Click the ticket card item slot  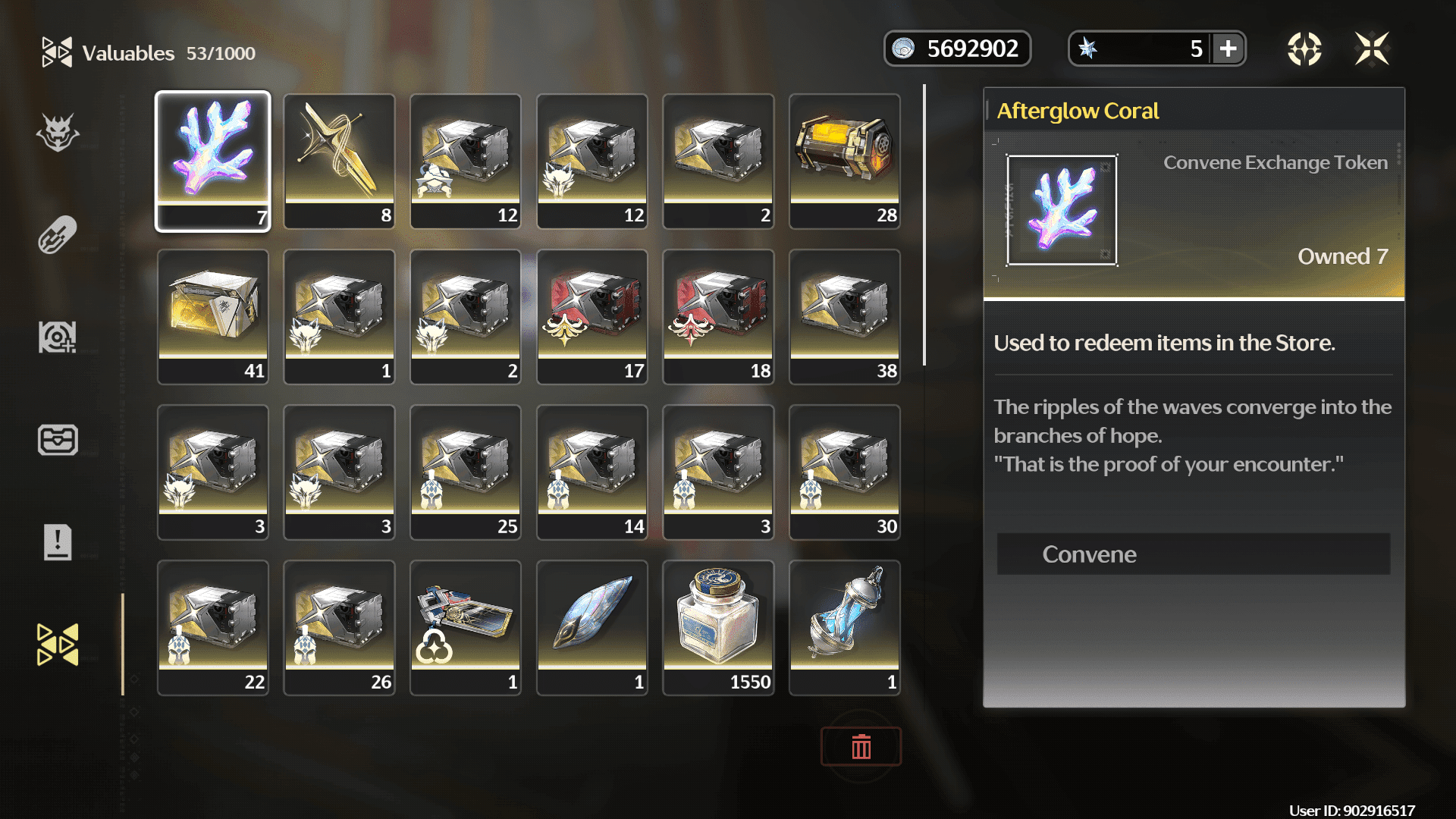466,627
